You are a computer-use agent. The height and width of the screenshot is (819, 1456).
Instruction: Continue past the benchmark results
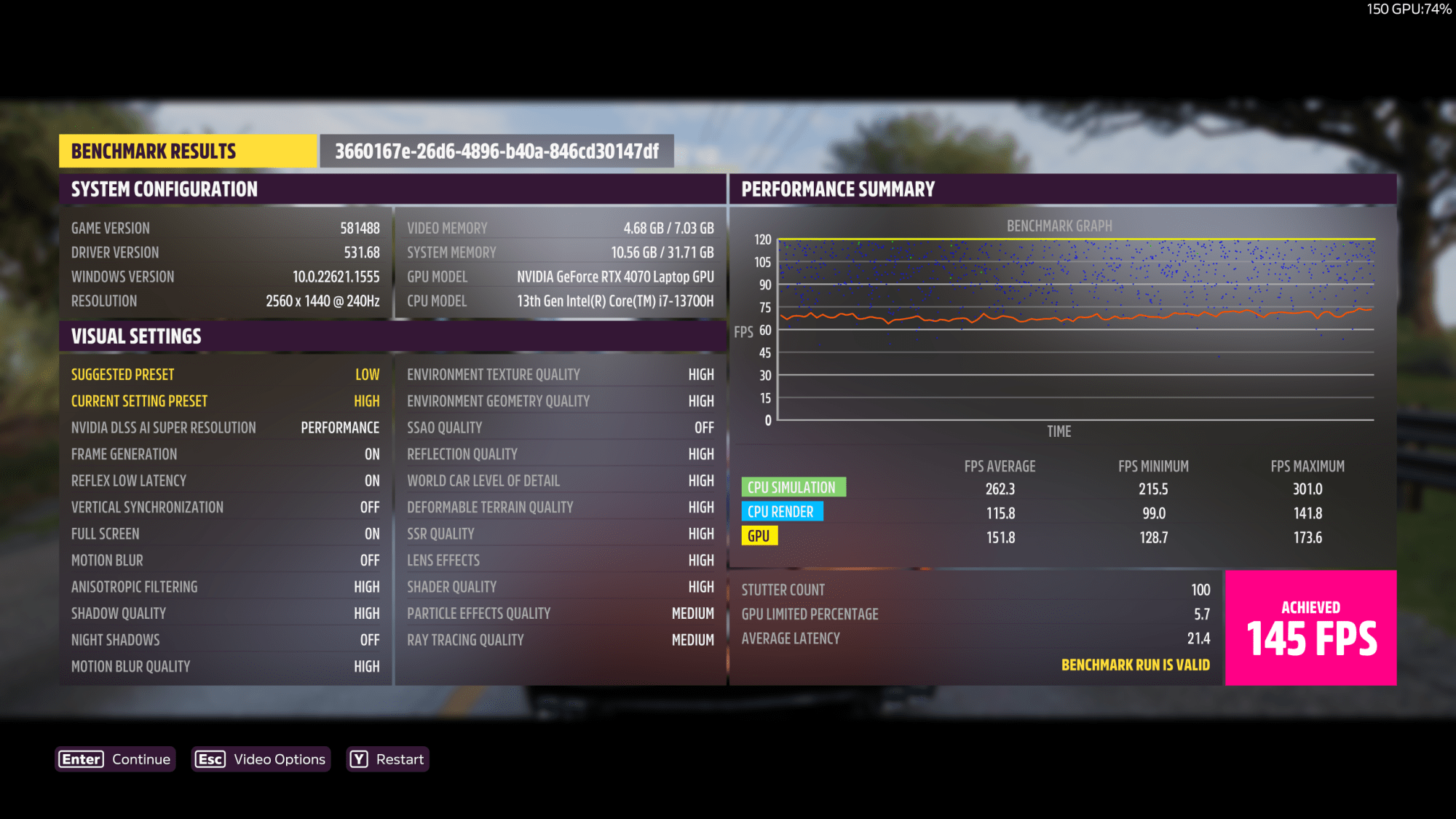click(115, 759)
